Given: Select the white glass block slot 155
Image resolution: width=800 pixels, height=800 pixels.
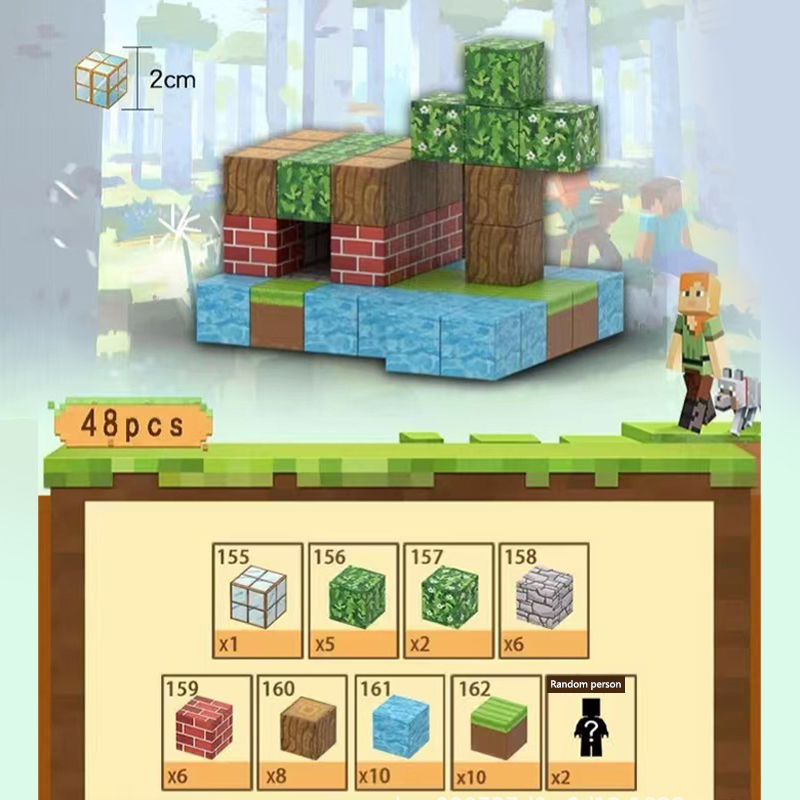Looking at the screenshot, I should [257, 599].
